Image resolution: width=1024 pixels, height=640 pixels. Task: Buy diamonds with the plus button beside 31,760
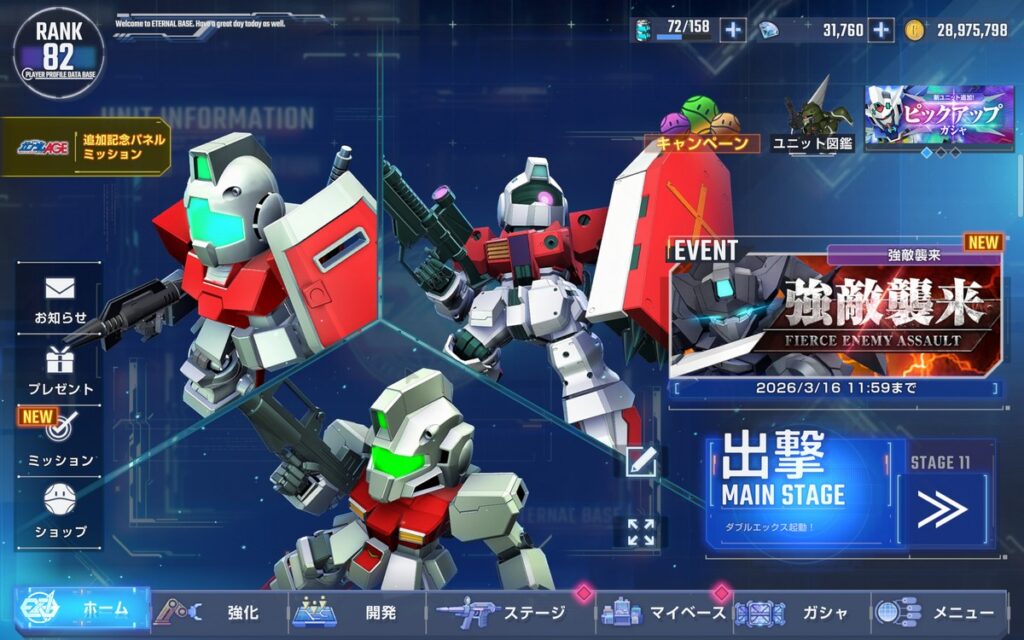coord(880,30)
